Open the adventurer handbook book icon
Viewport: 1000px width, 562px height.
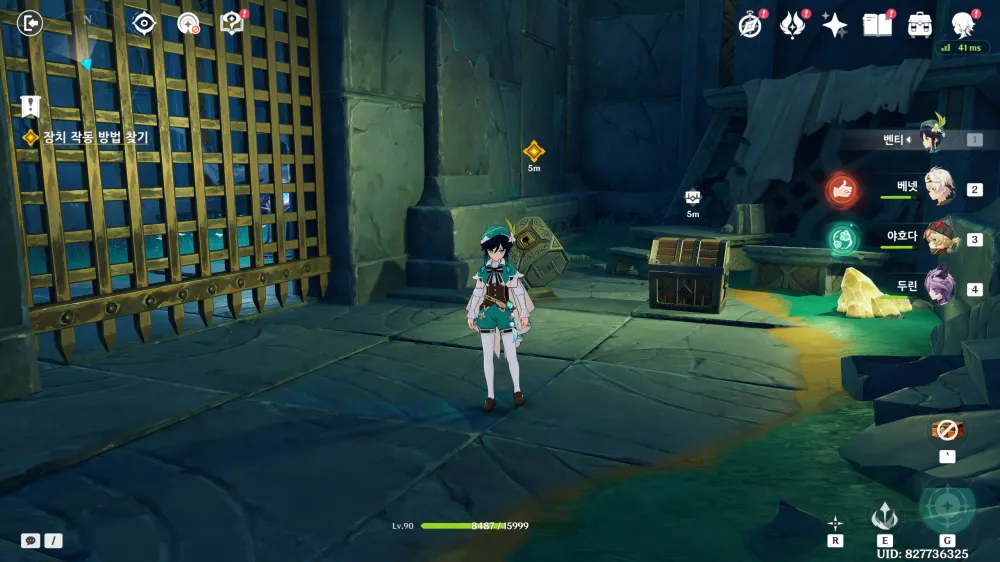(877, 25)
